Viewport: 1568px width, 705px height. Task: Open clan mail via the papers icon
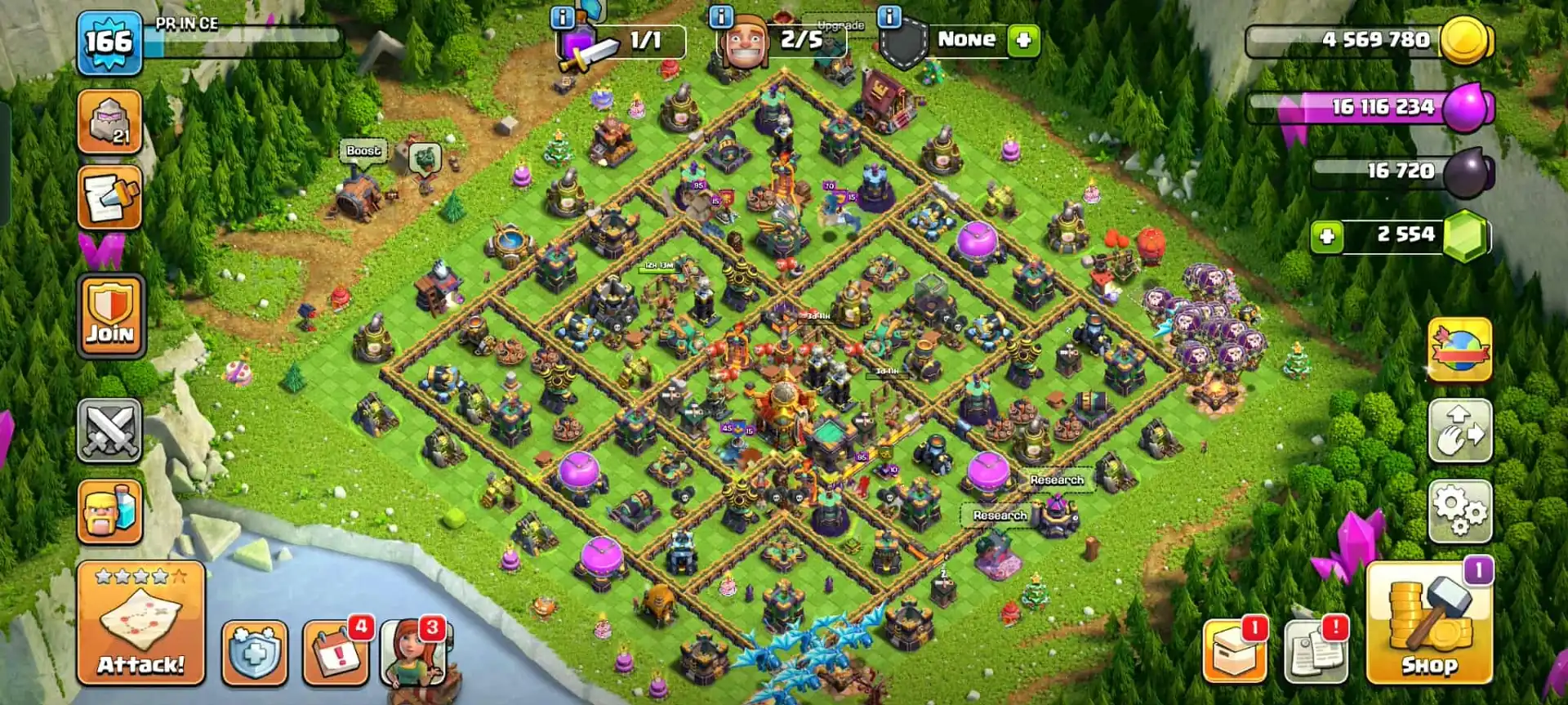(x=1319, y=649)
